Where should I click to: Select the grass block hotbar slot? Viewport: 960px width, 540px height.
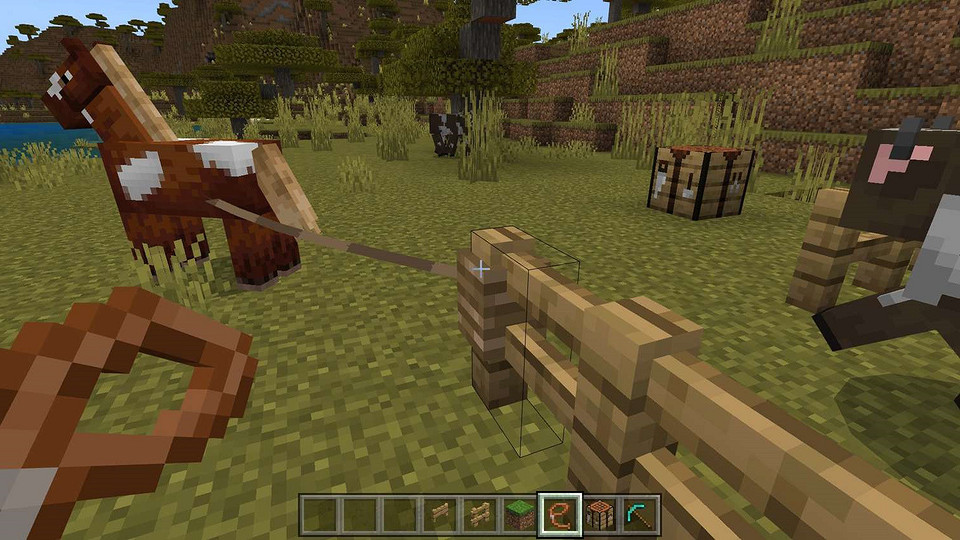click(x=520, y=515)
